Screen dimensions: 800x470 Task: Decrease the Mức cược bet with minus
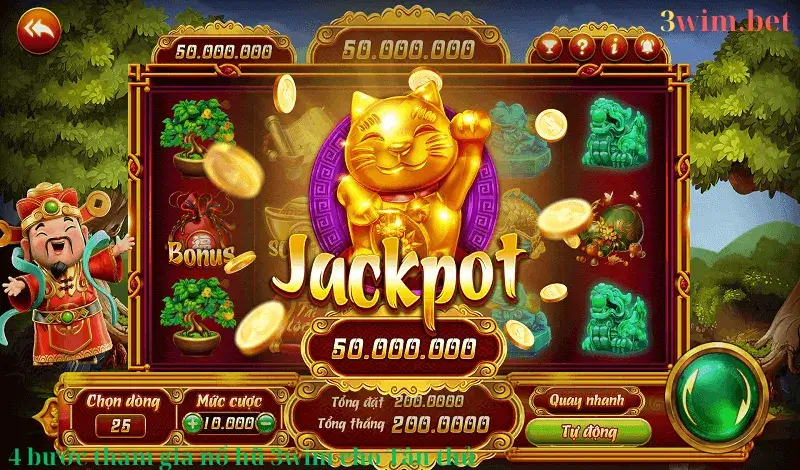tap(265, 422)
